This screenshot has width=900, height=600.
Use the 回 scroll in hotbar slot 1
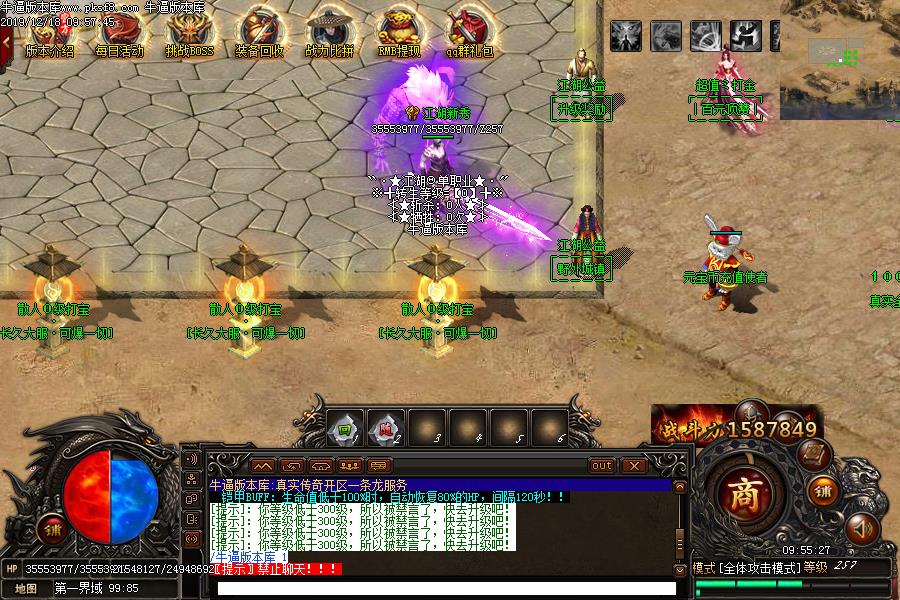(345, 428)
